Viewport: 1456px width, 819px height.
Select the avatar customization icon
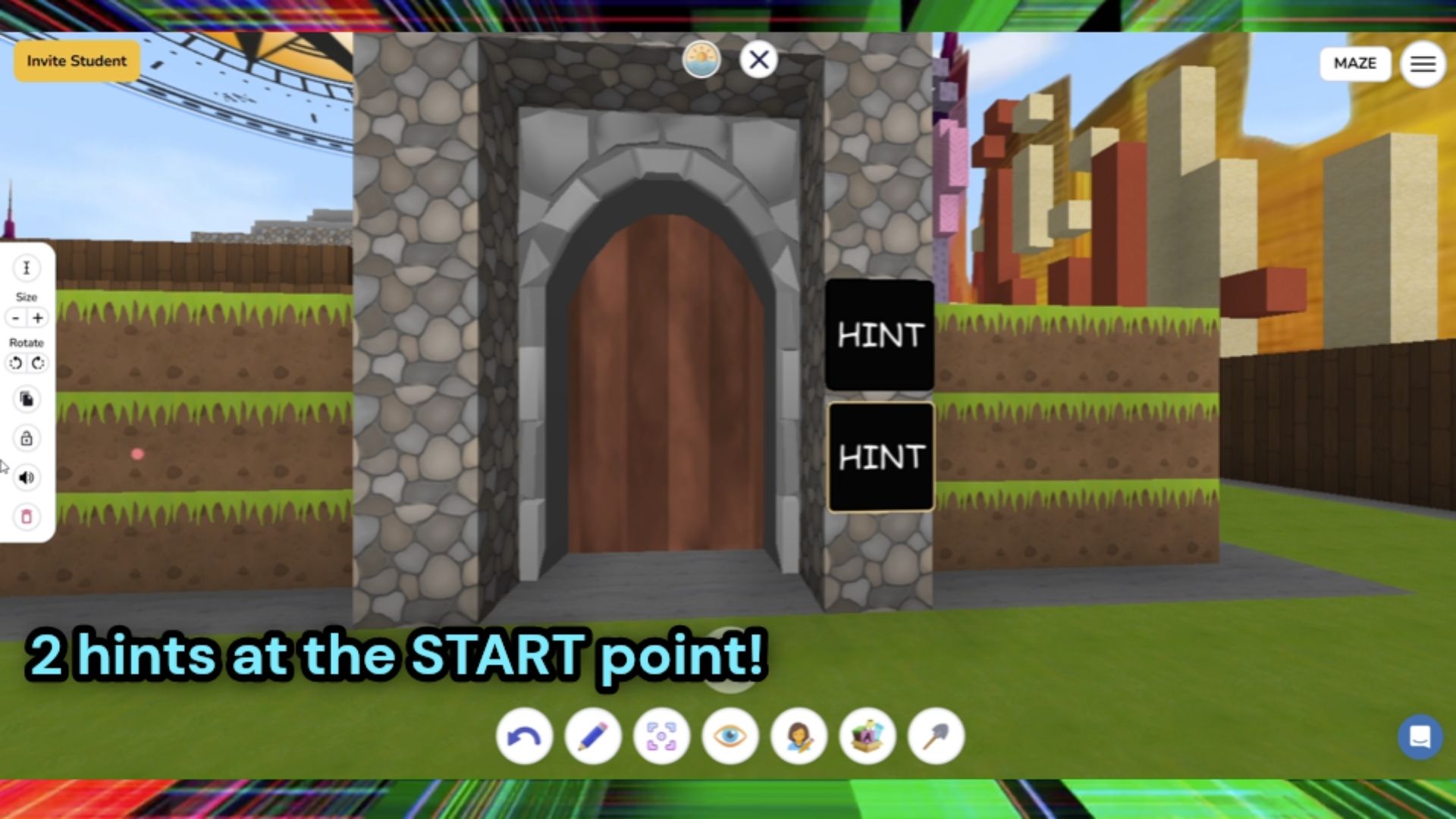coord(797,736)
